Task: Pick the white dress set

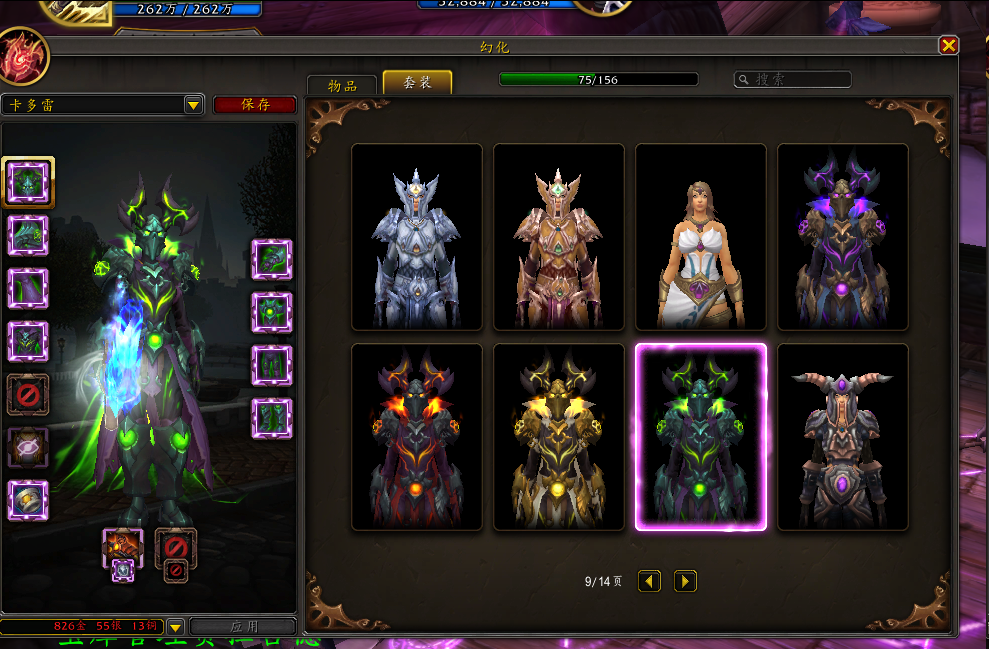Action: pos(701,237)
